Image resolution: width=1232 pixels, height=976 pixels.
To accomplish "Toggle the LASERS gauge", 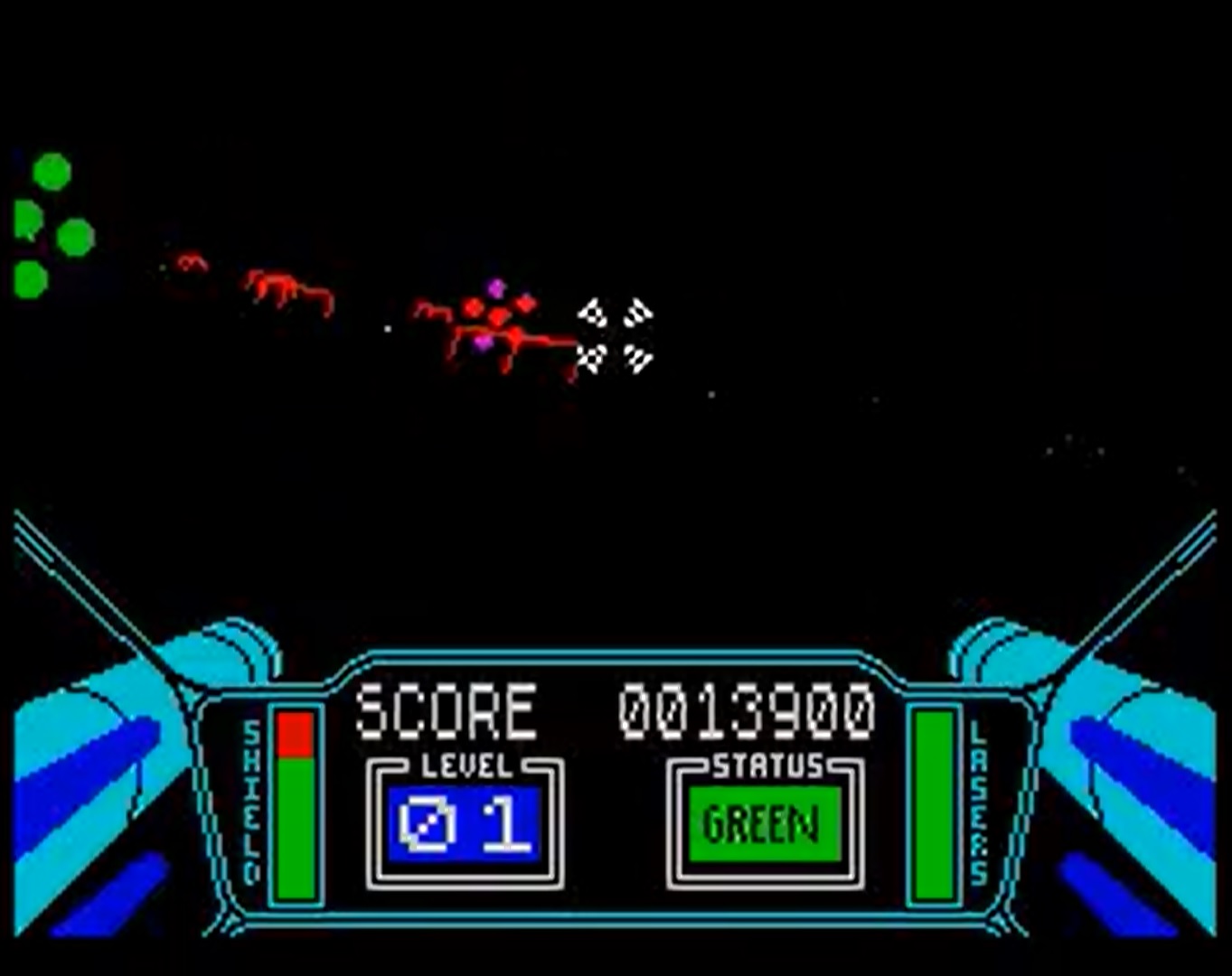I will tap(933, 804).
